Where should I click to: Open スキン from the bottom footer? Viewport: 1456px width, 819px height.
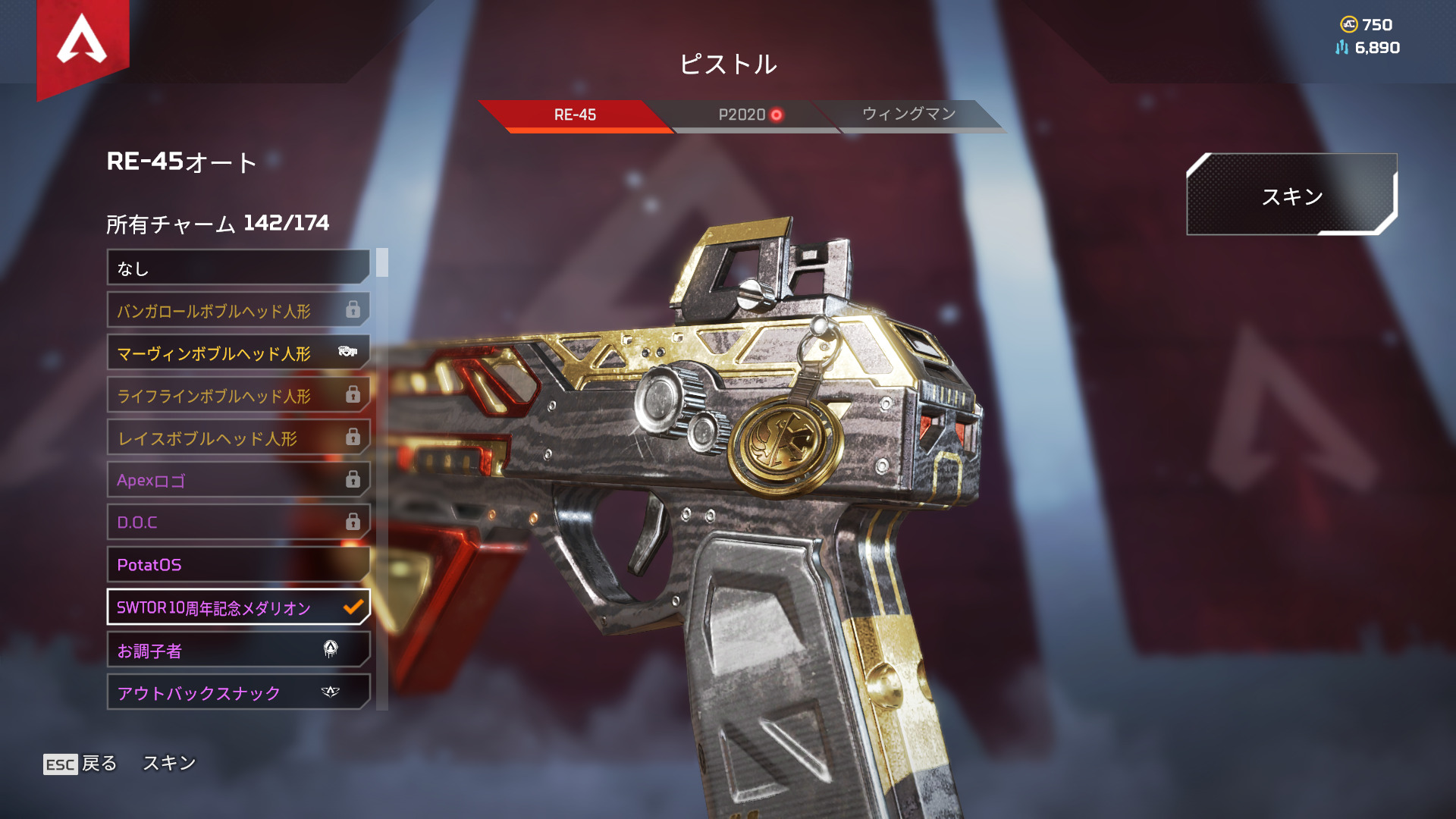pos(169,763)
